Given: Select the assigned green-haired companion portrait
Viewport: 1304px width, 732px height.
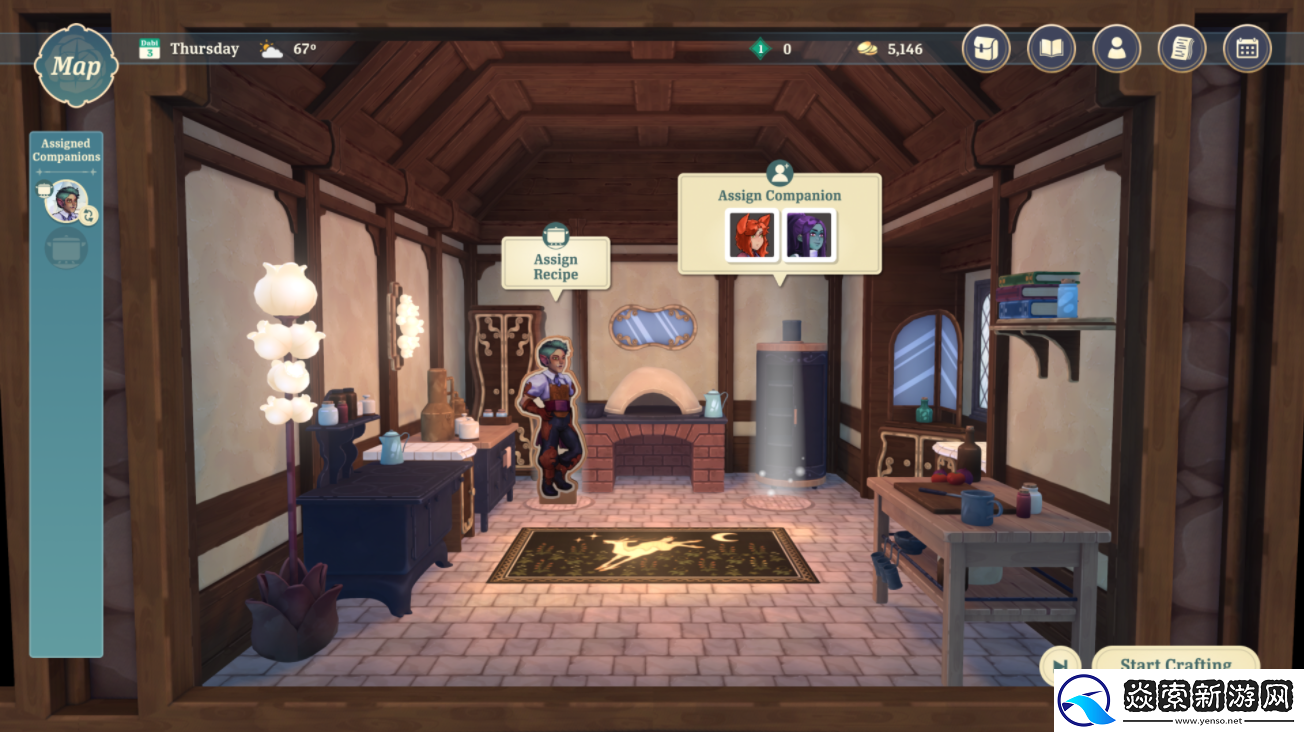Looking at the screenshot, I should click(65, 201).
